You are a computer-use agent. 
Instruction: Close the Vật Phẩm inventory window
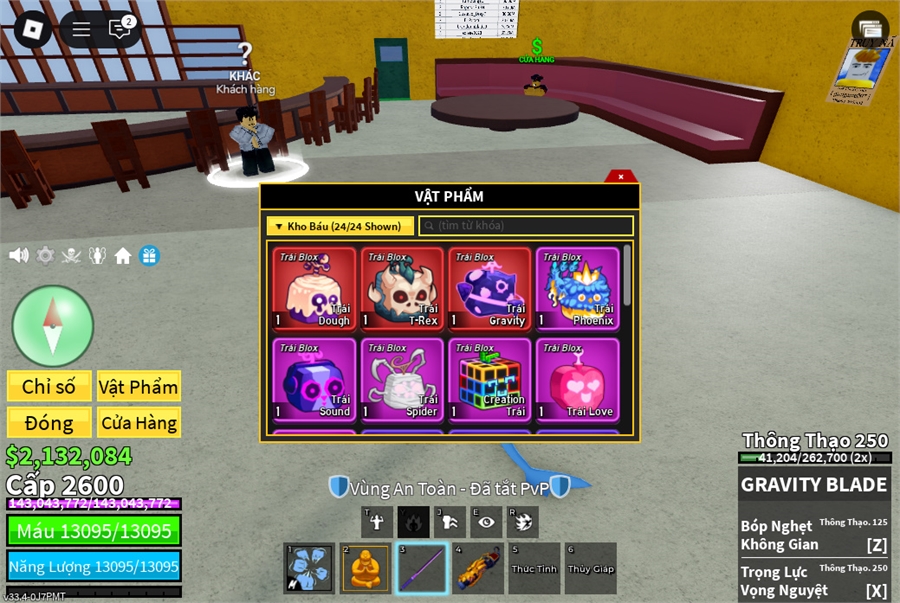(x=621, y=177)
